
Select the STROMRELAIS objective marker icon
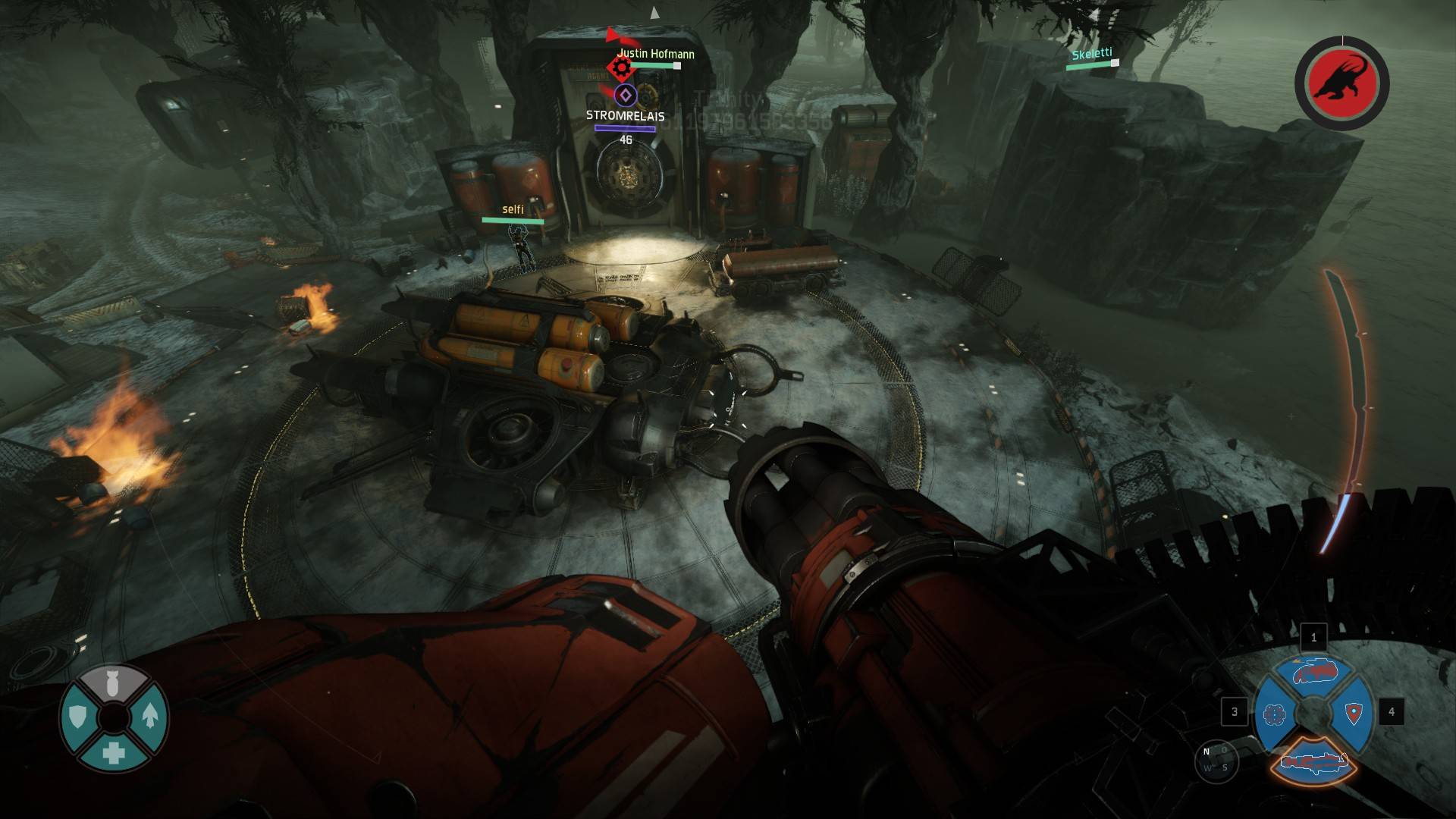(x=624, y=96)
